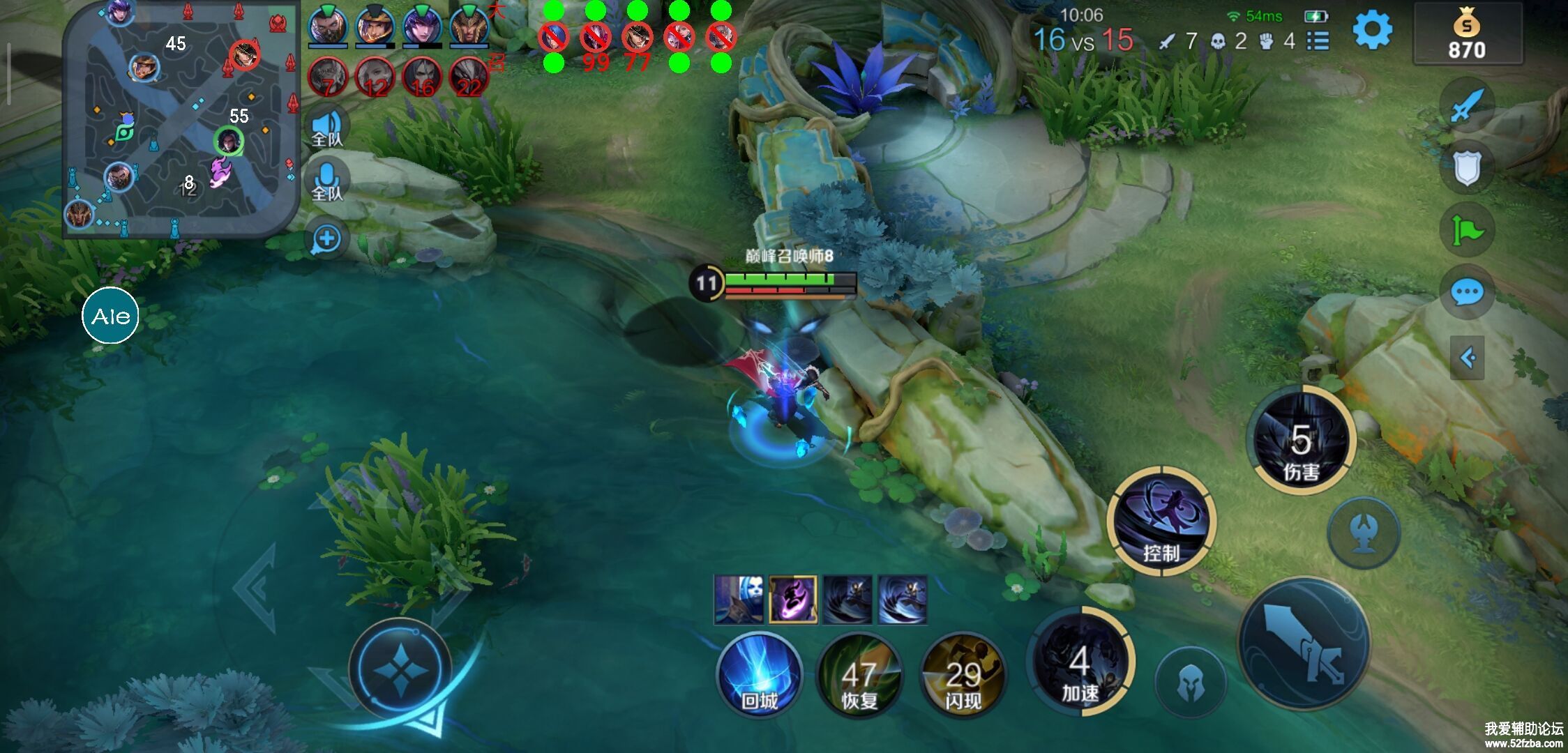Activate the 回城 recall ability

coord(759,674)
